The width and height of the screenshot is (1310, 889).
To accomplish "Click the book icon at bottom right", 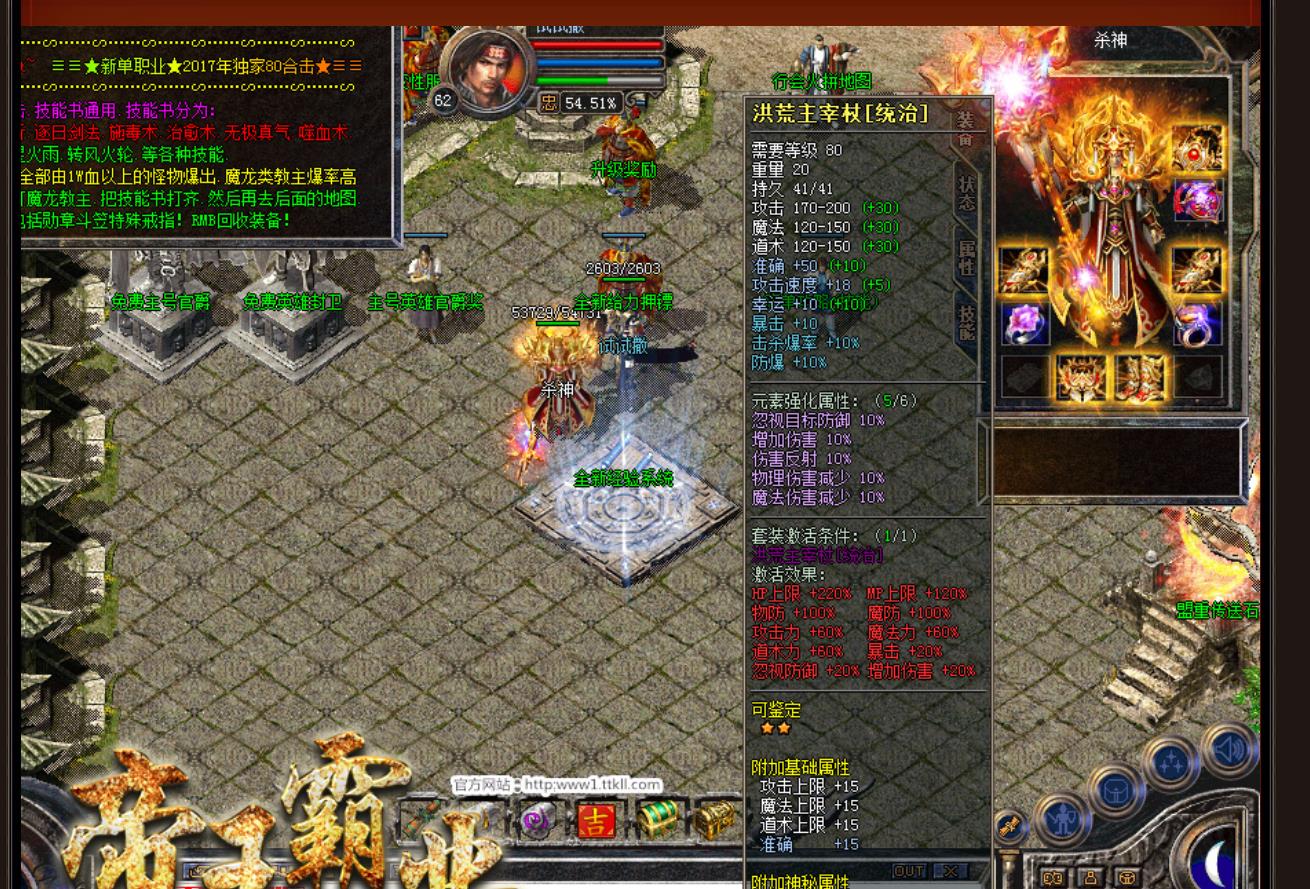I will coord(1053,878).
